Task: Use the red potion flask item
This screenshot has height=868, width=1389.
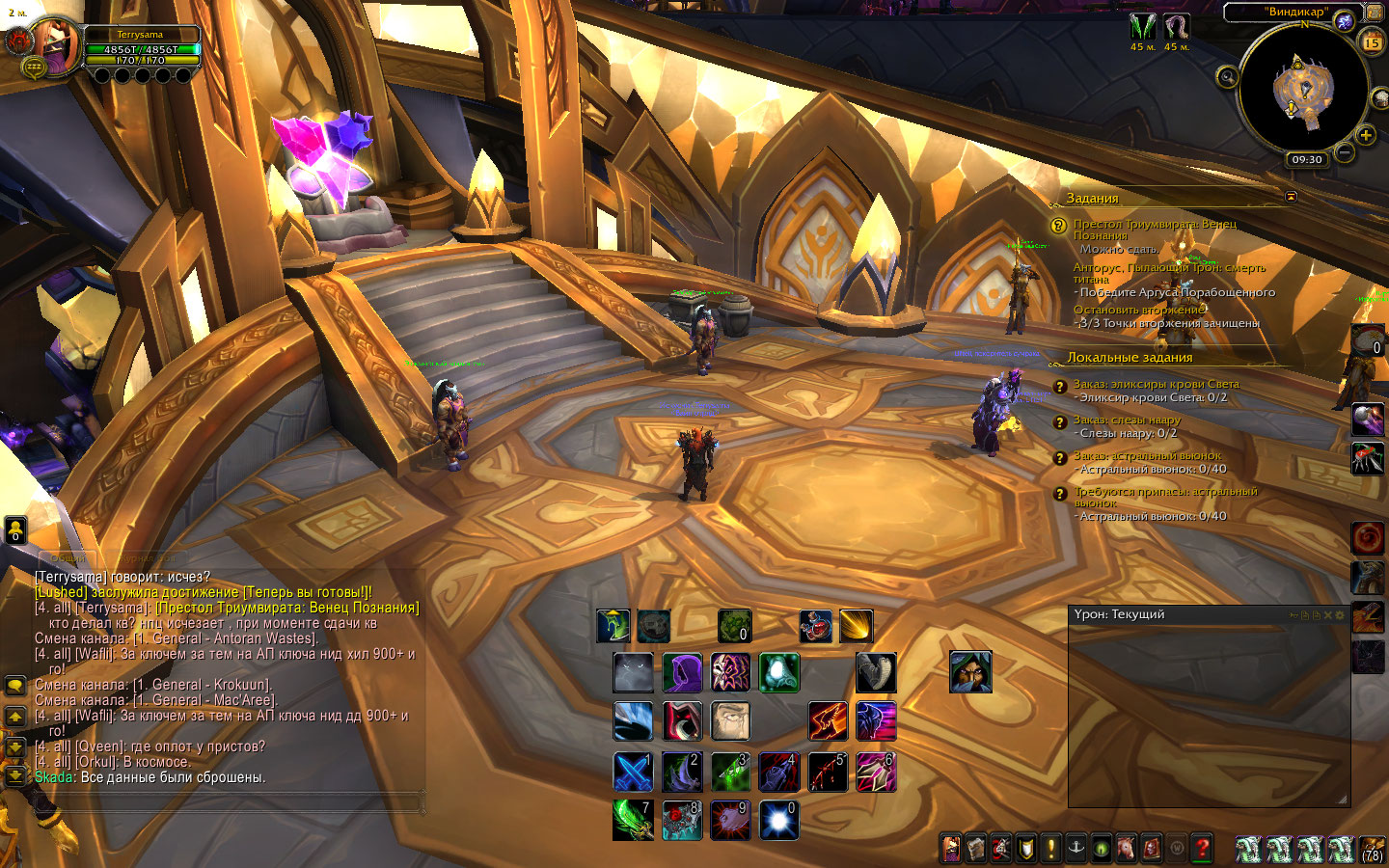Action: [815, 626]
